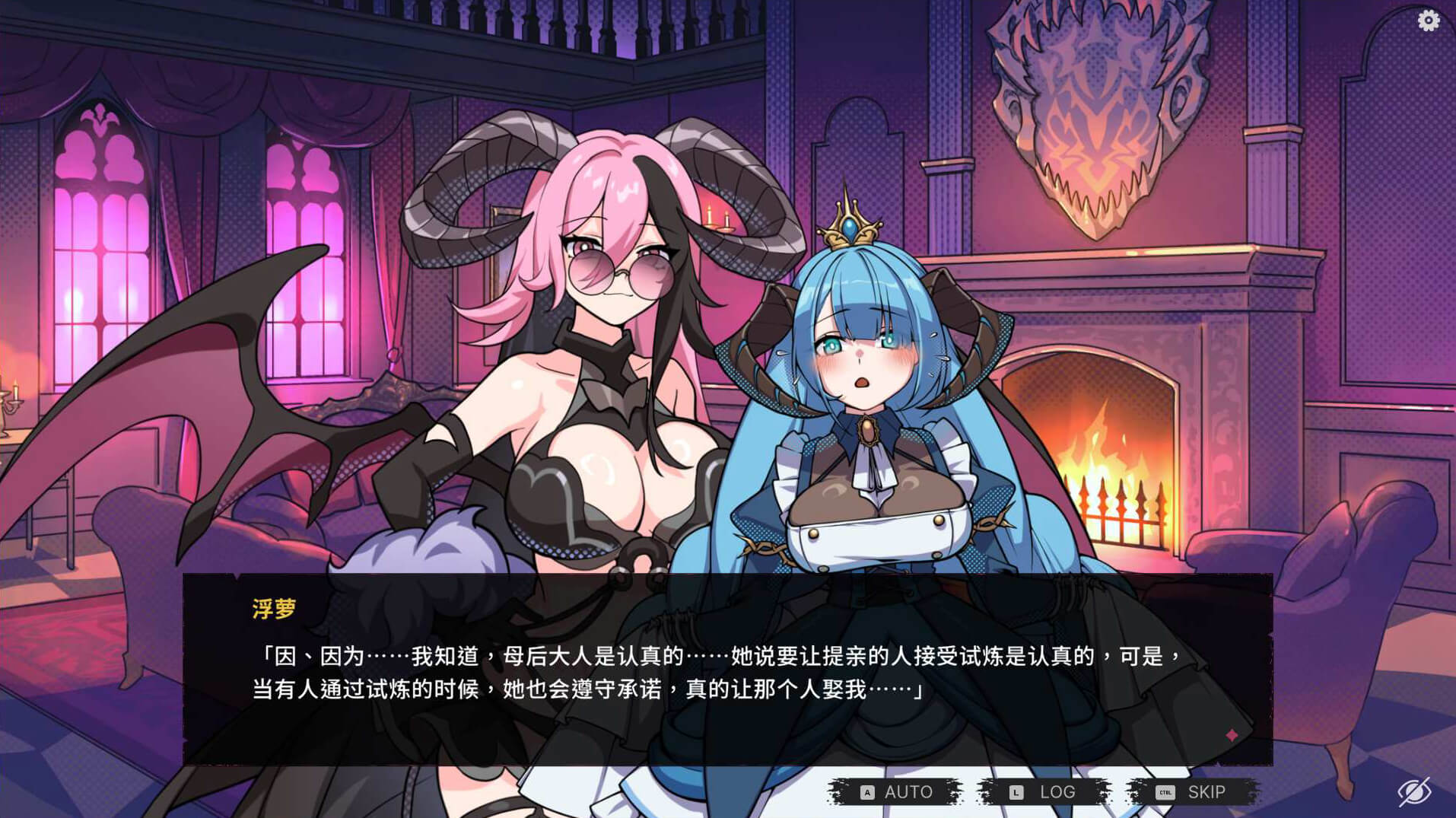Open the settings gear icon

click(x=1428, y=21)
